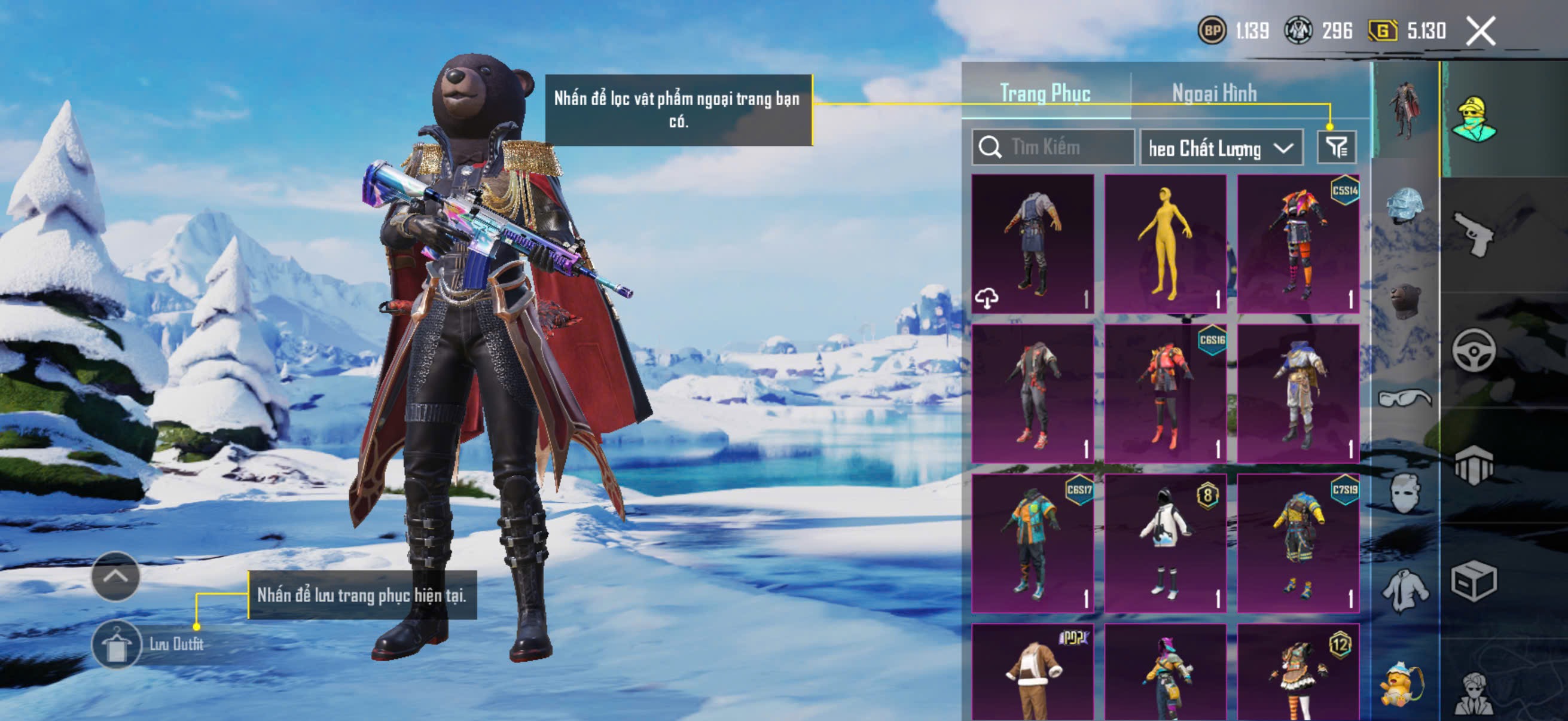Select the yellow bodysuit outfit
The width and height of the screenshot is (1568, 721).
1165,243
